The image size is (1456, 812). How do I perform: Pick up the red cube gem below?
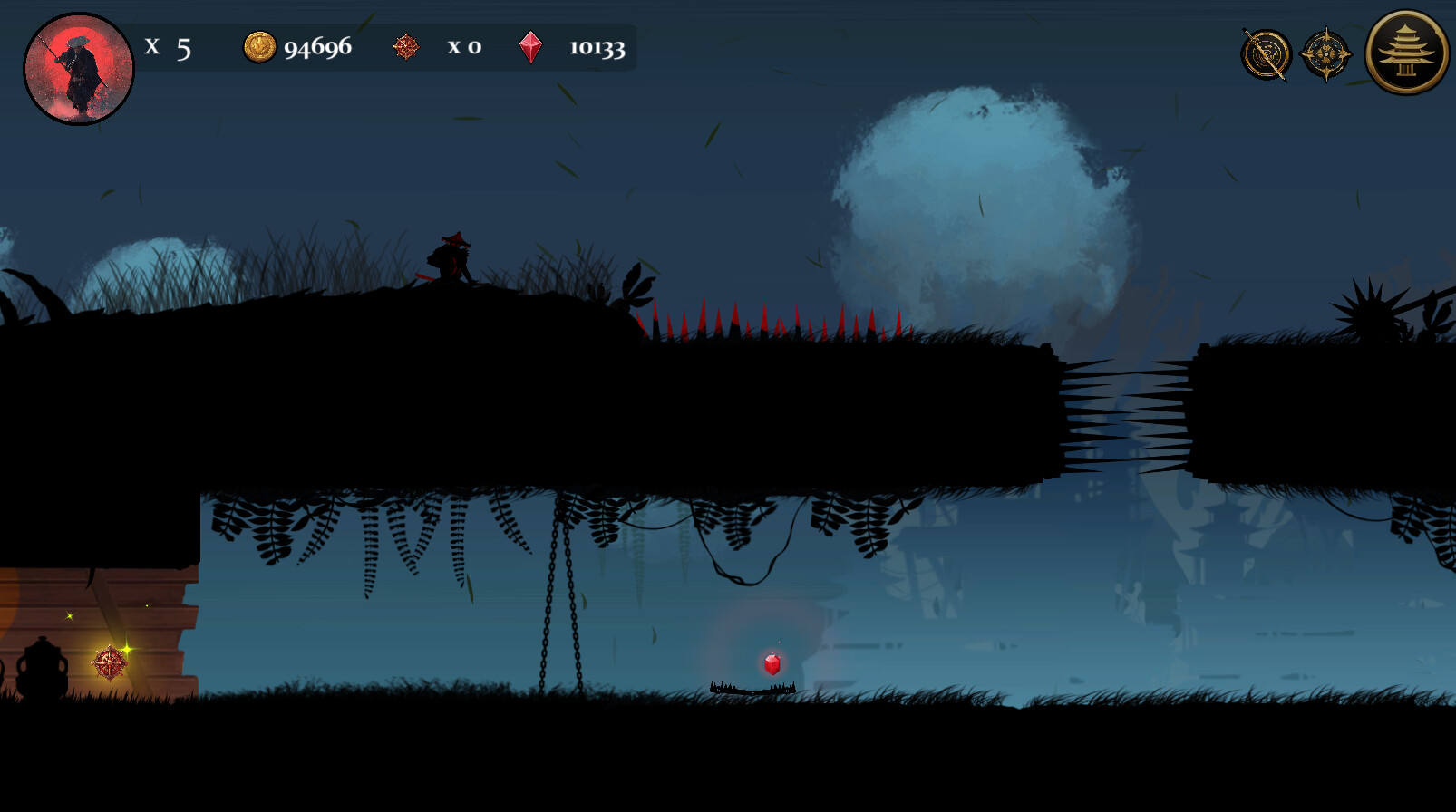point(772,662)
